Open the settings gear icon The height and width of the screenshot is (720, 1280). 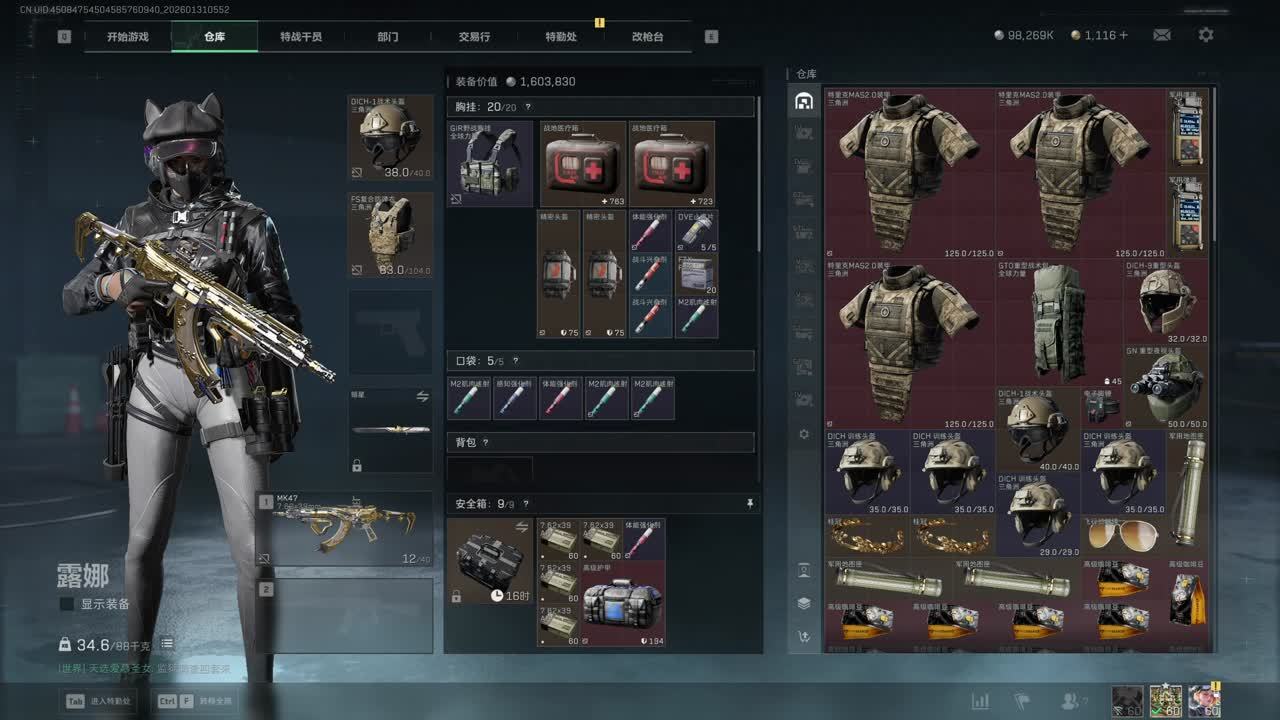(1206, 35)
